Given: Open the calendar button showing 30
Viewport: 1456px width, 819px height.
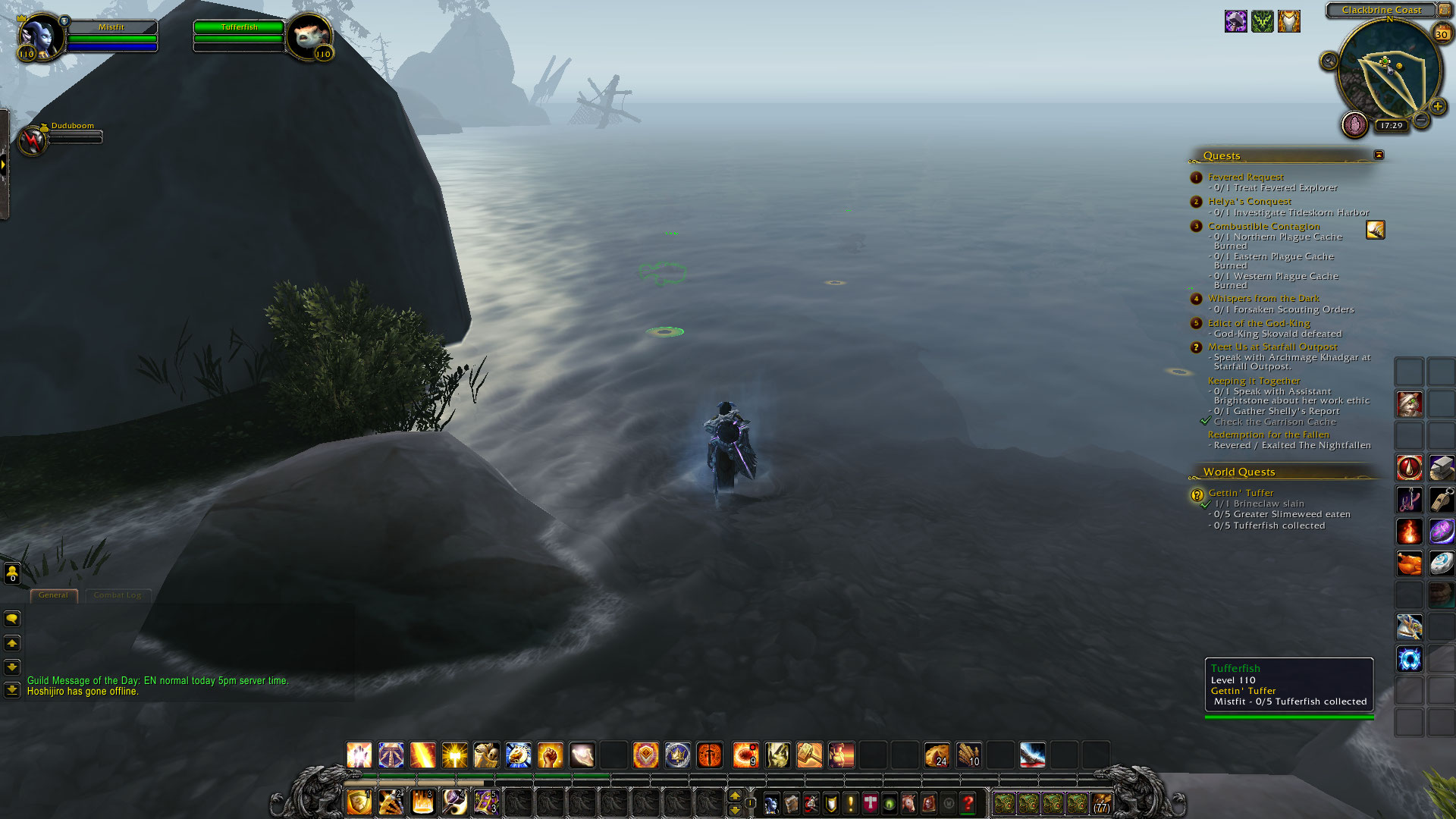Looking at the screenshot, I should point(1441,33).
